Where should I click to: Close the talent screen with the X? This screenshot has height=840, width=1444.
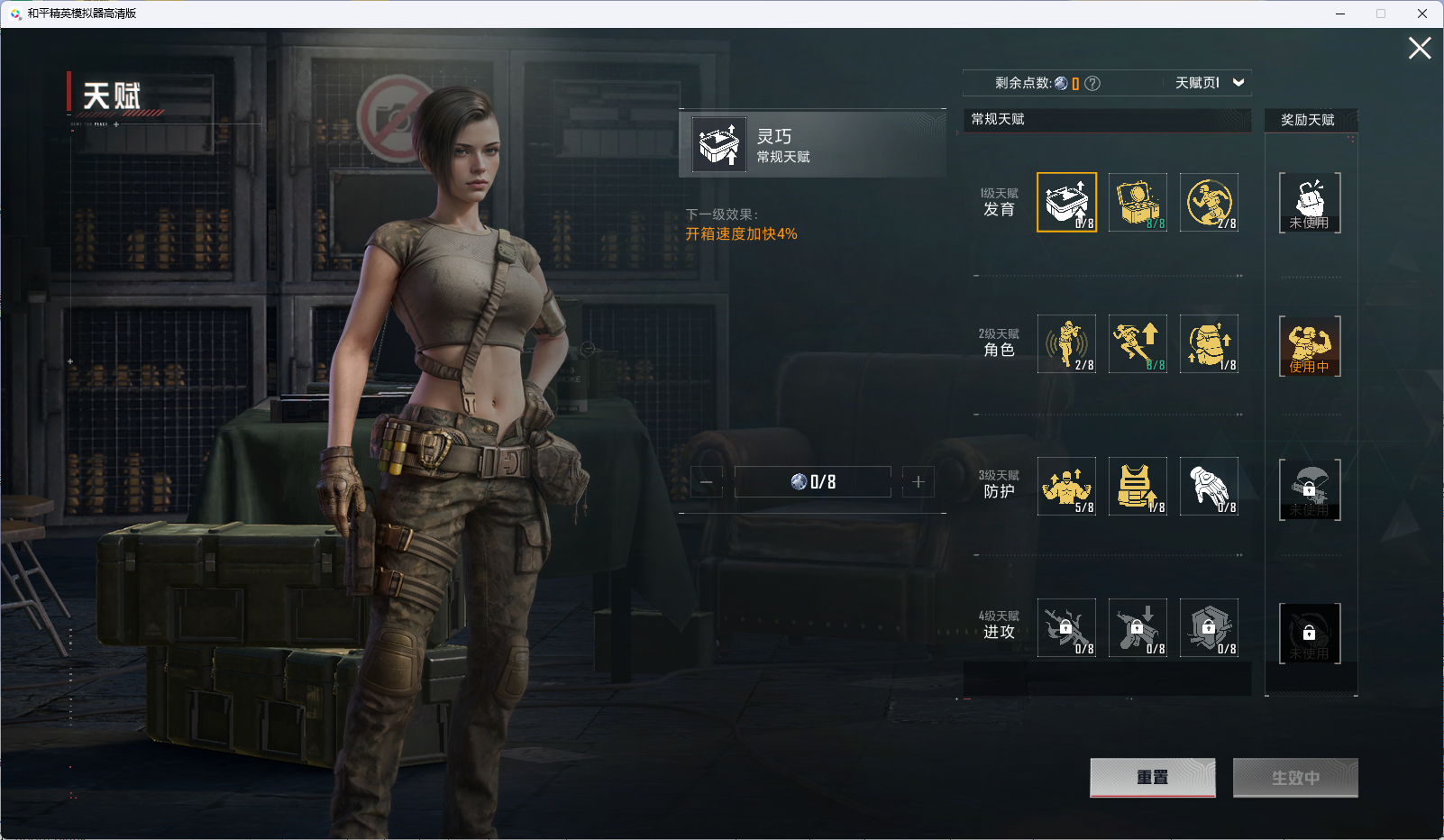pyautogui.click(x=1420, y=49)
